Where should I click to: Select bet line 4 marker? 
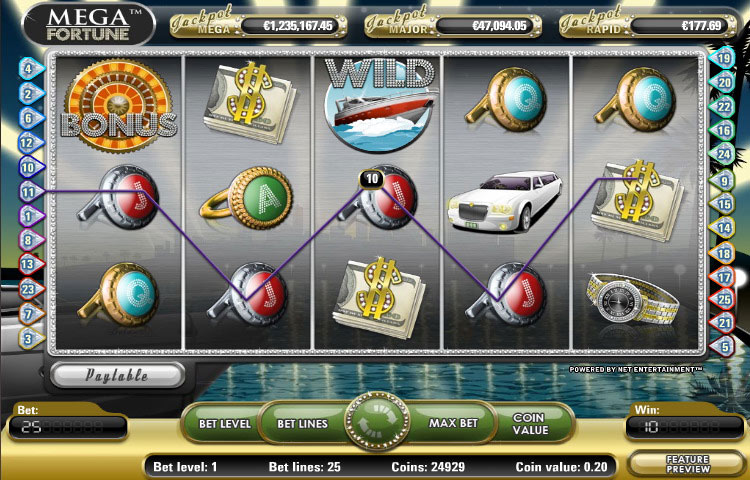click(28, 70)
